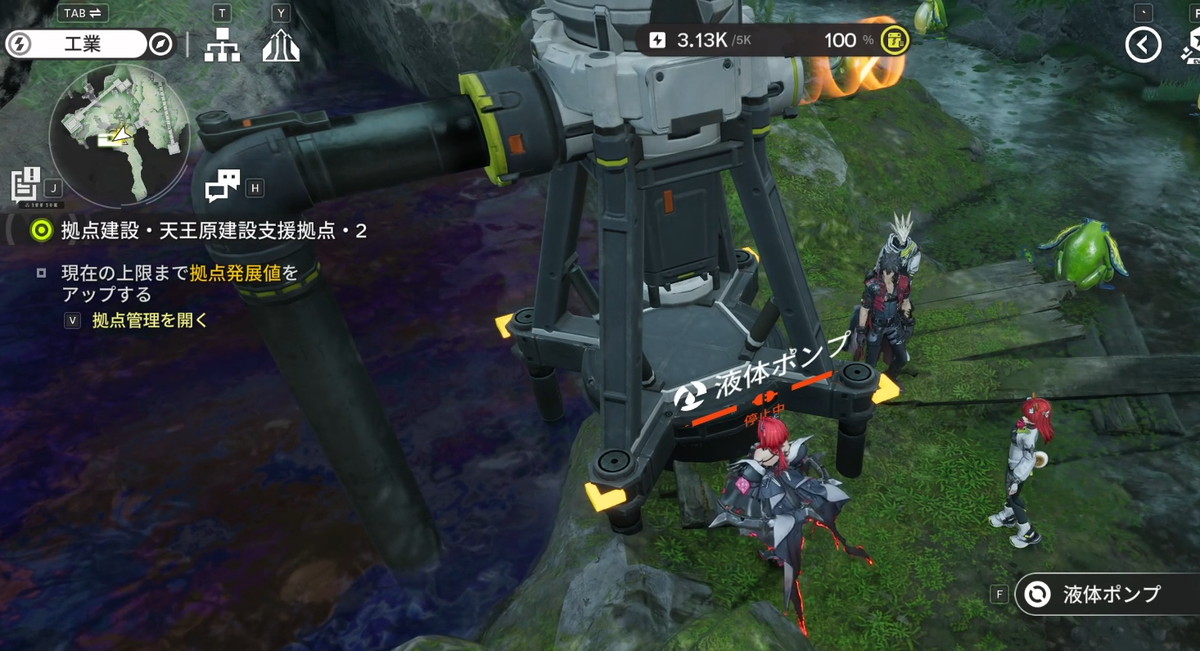Open the mission log icon with exclamation mark
Image resolution: width=1200 pixels, height=651 pixels.
coord(25,185)
